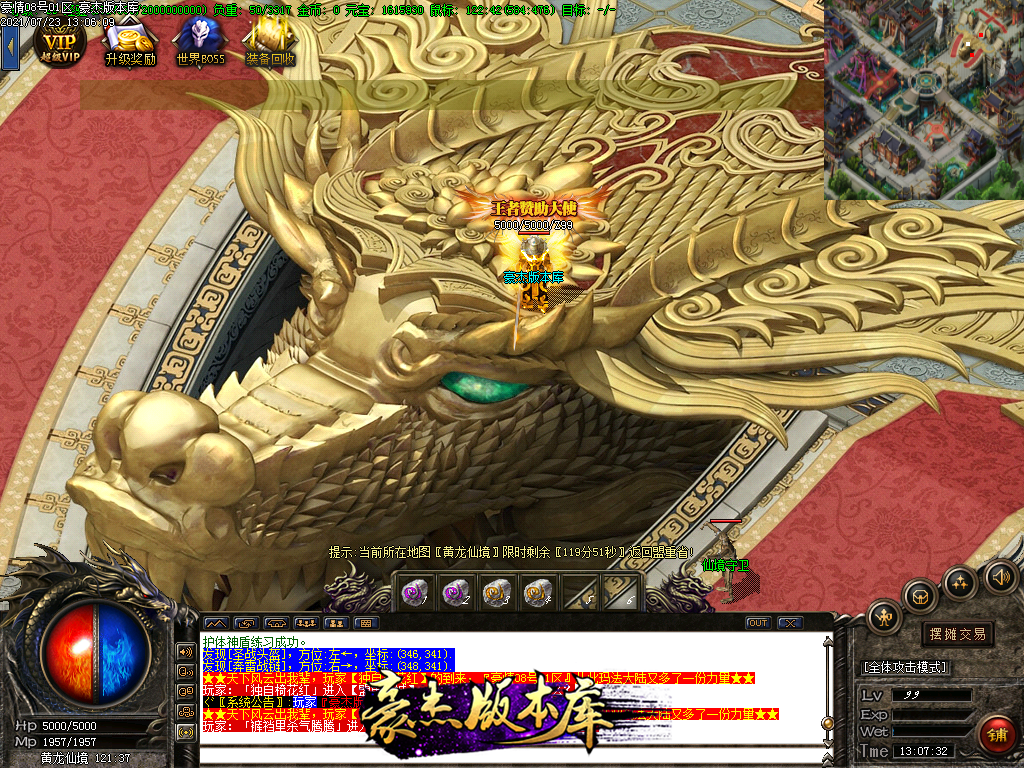Close the game with the X button

[791, 623]
